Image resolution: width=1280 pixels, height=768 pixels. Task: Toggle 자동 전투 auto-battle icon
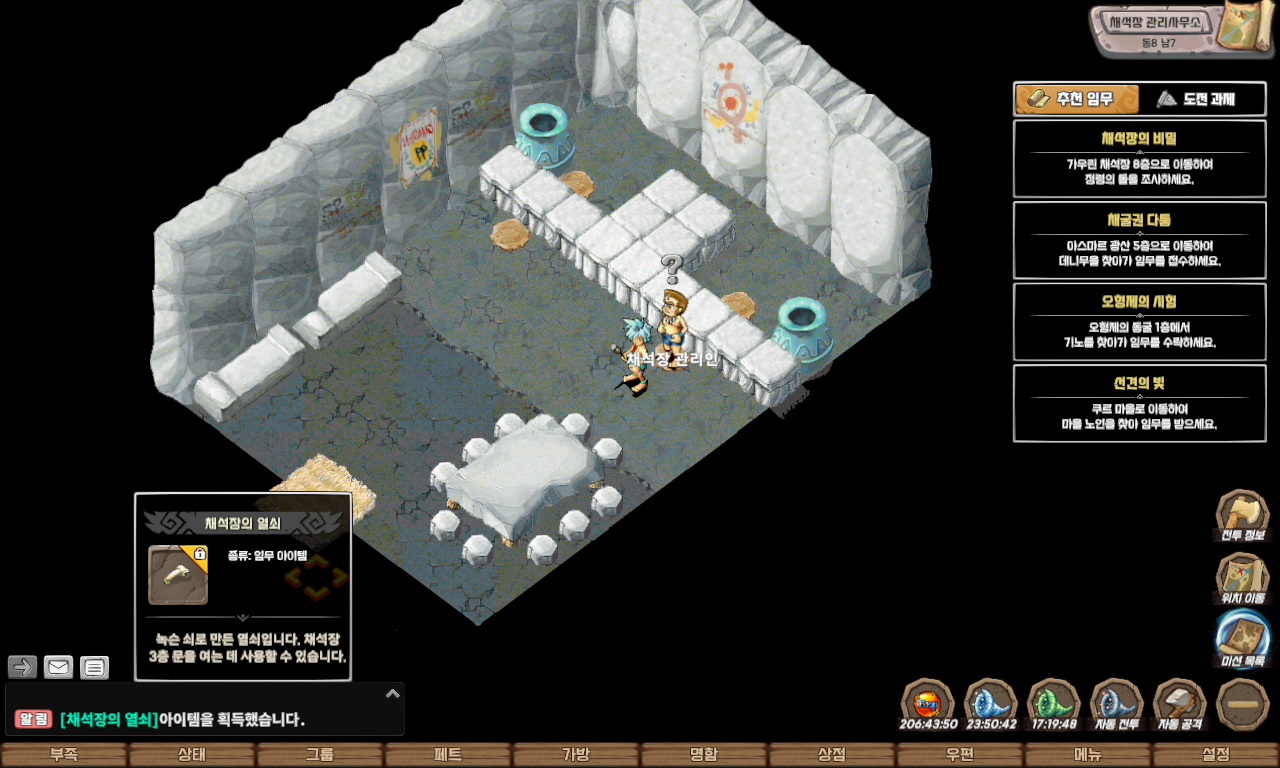point(1116,703)
